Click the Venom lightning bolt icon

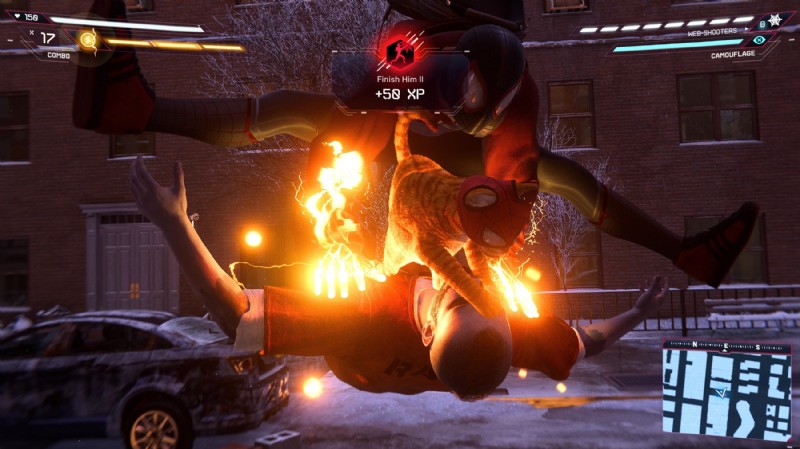point(87,40)
